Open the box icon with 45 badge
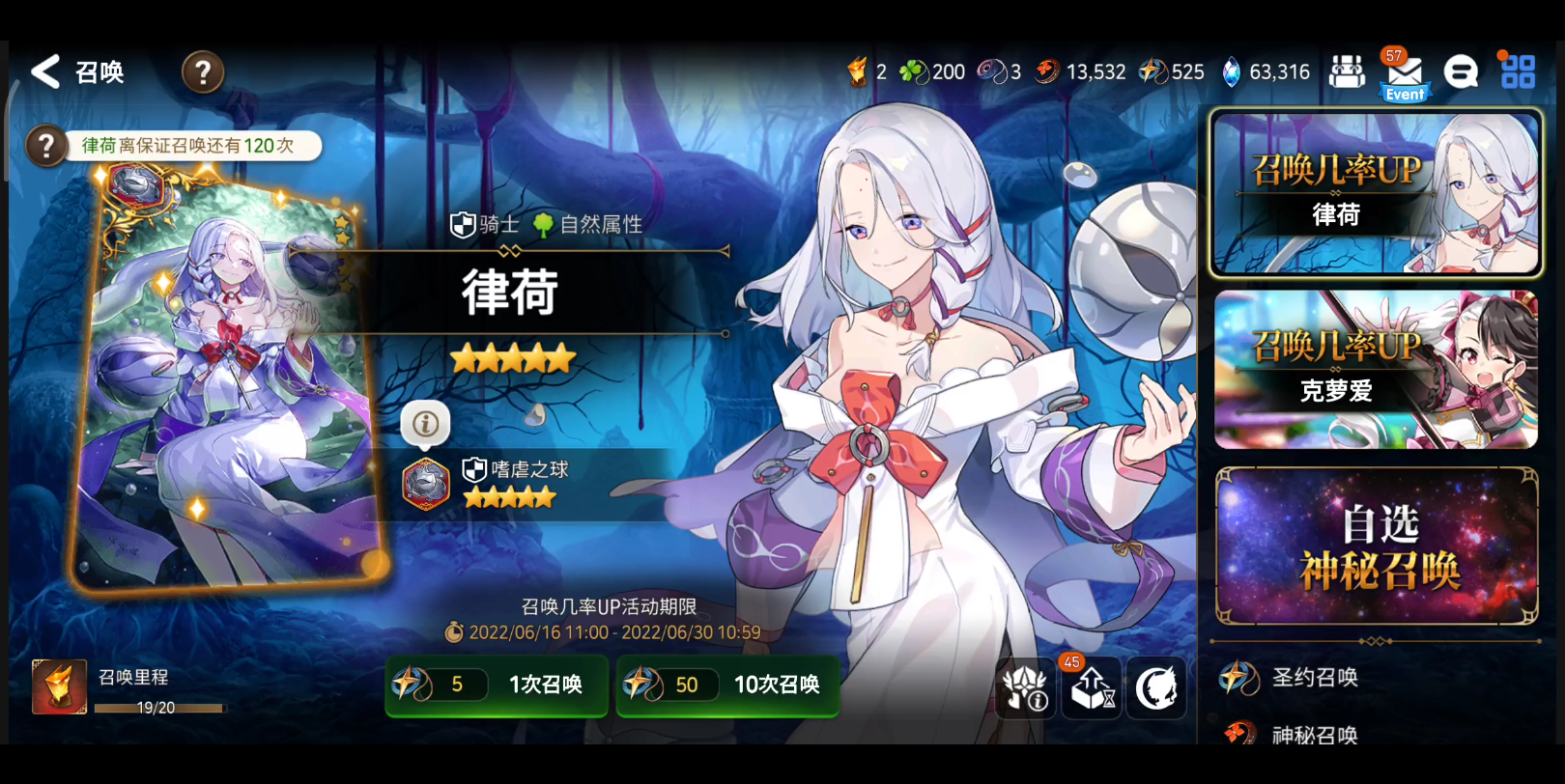This screenshot has width=1565, height=784. [1092, 688]
